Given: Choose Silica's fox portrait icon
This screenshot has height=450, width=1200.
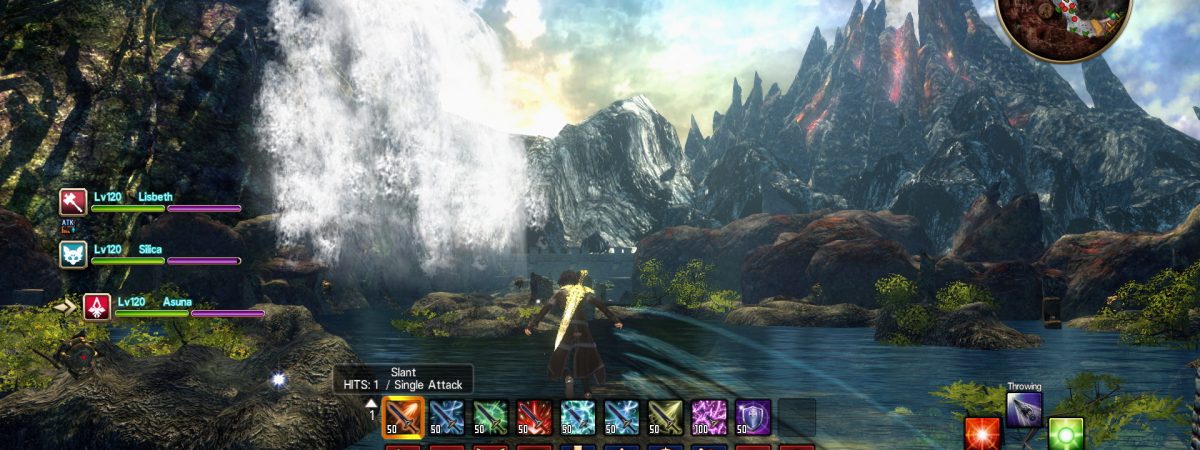Looking at the screenshot, I should [74, 254].
